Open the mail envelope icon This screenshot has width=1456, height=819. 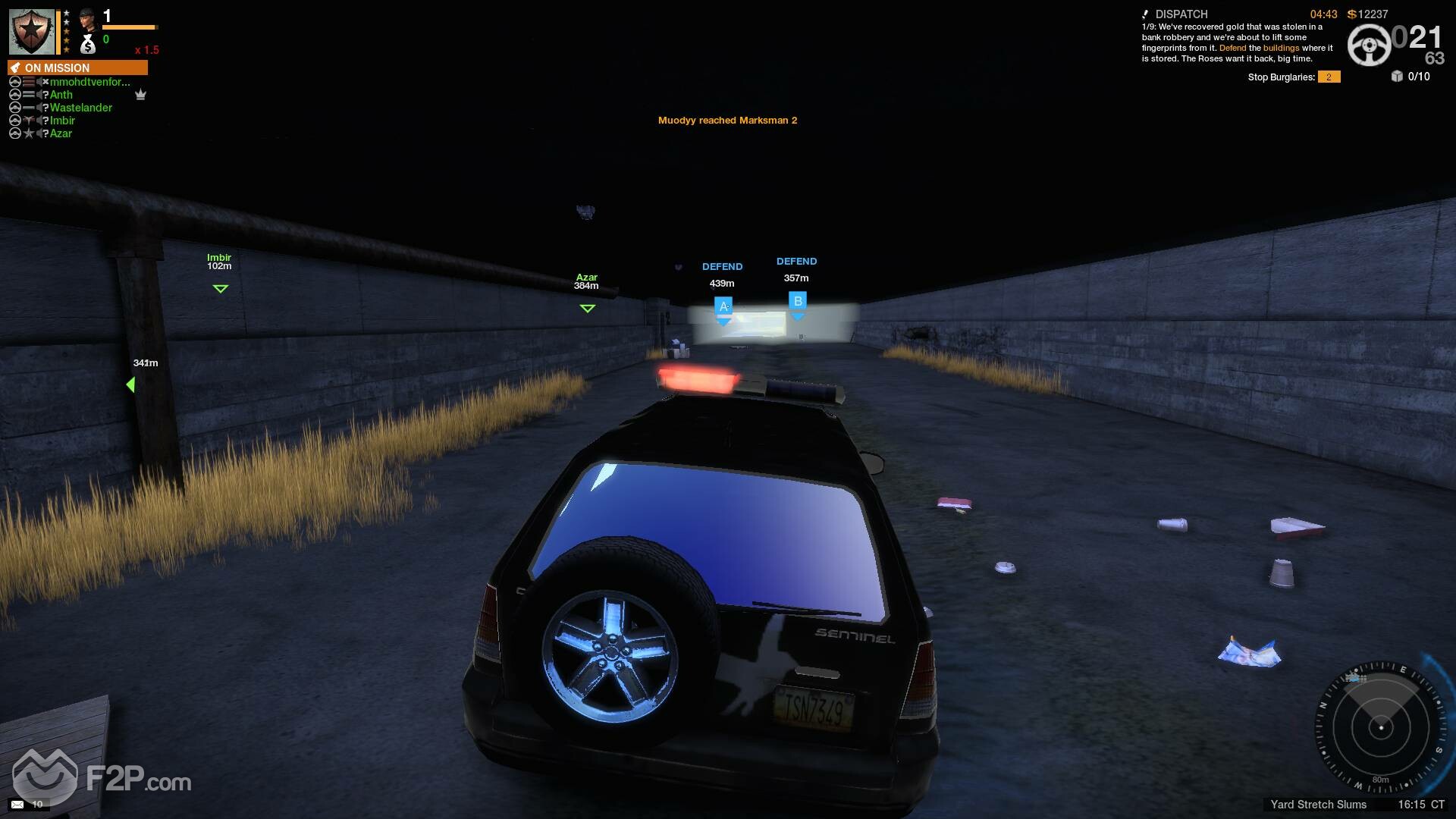pyautogui.click(x=17, y=804)
